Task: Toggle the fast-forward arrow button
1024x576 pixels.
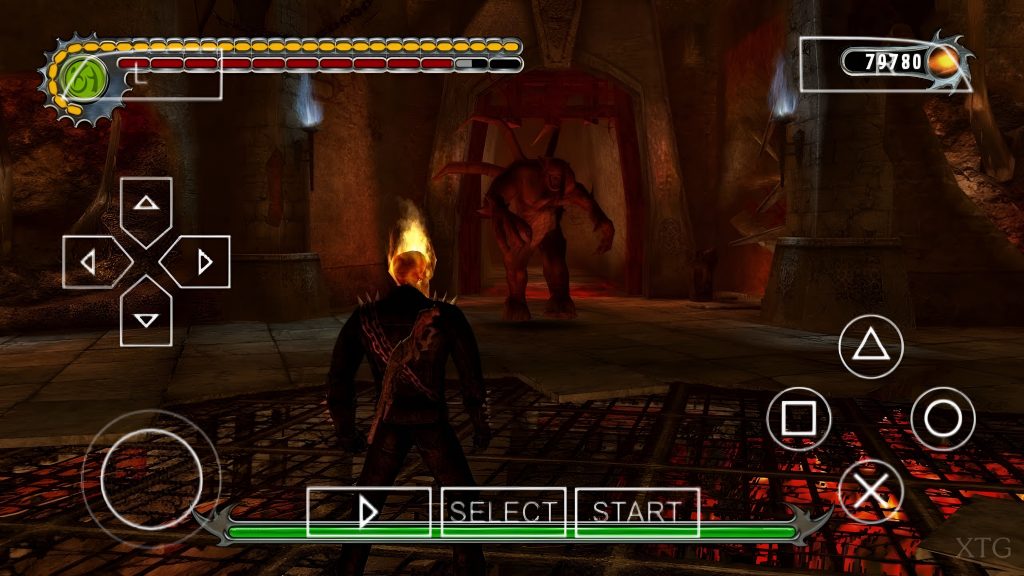Action: point(368,512)
